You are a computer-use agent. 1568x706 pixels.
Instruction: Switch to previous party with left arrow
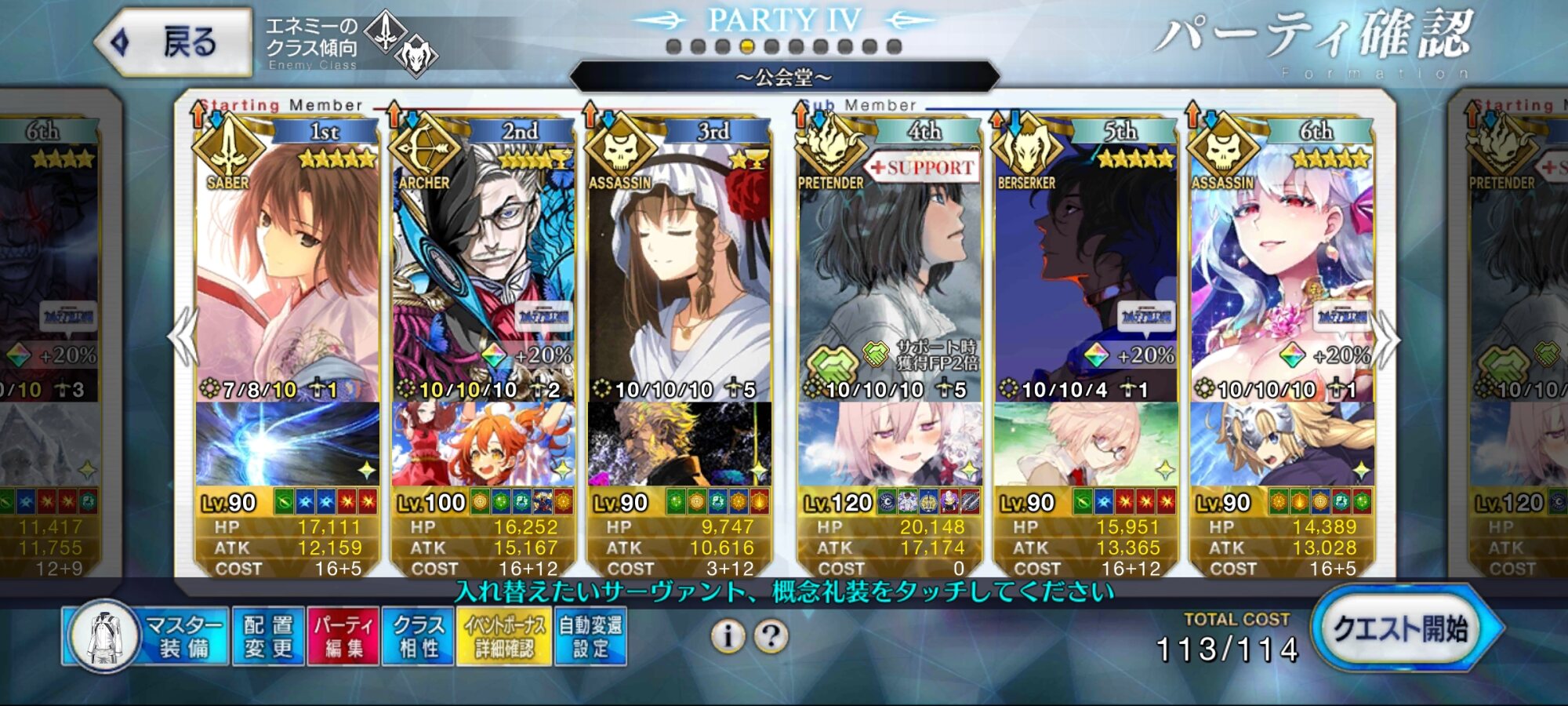tap(183, 337)
